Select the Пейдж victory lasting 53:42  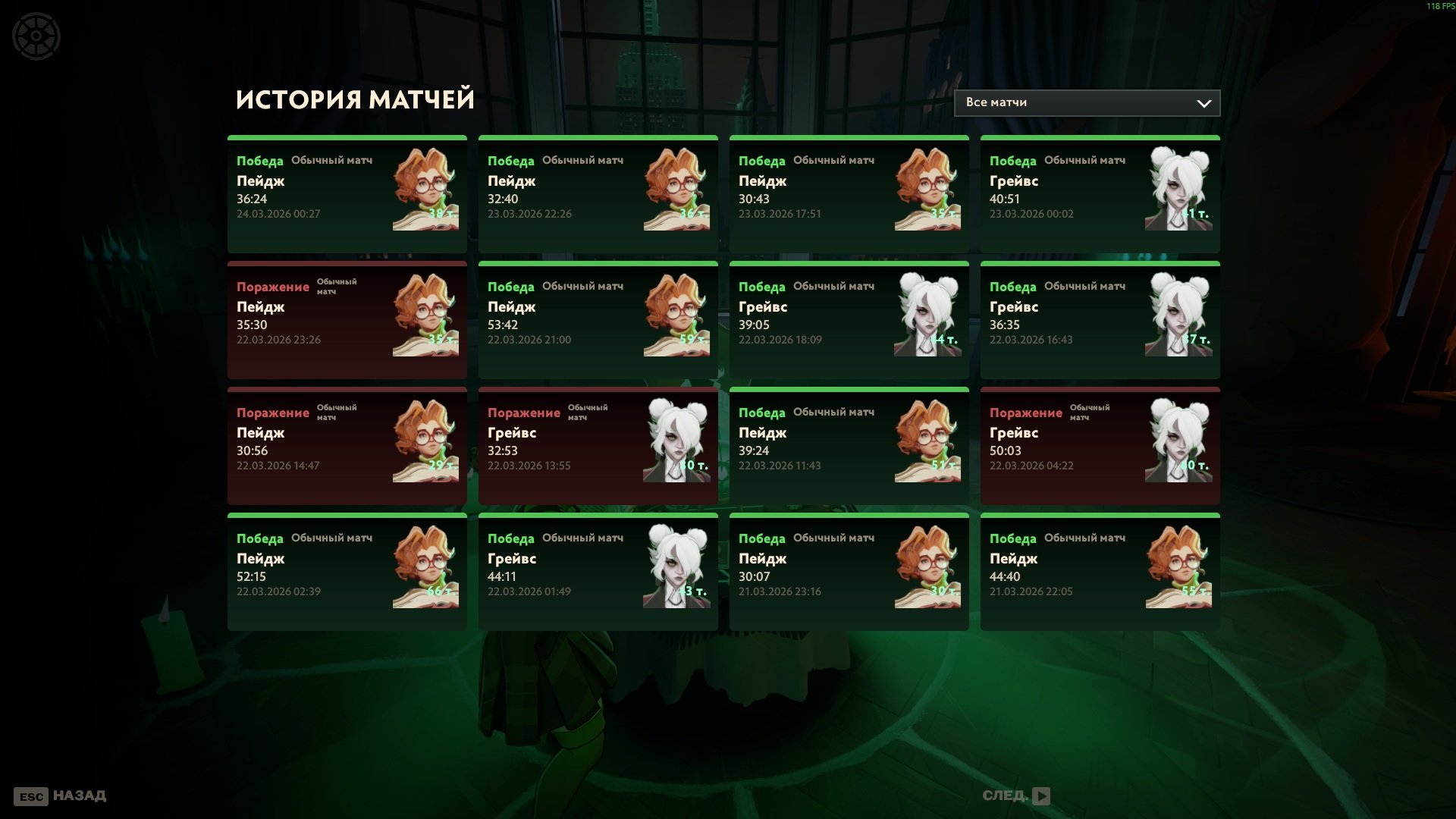coord(598,320)
